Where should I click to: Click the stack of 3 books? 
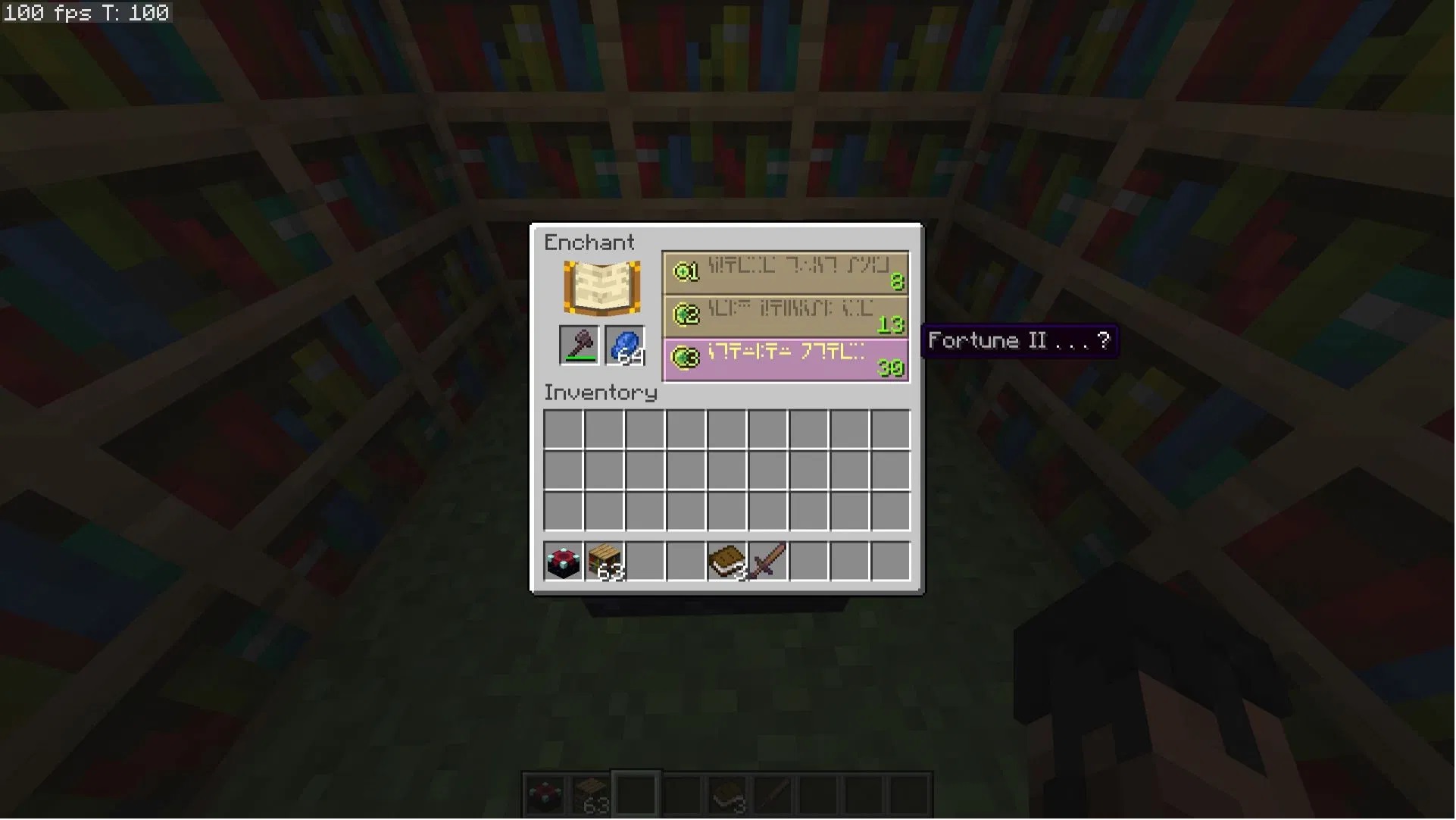click(727, 562)
